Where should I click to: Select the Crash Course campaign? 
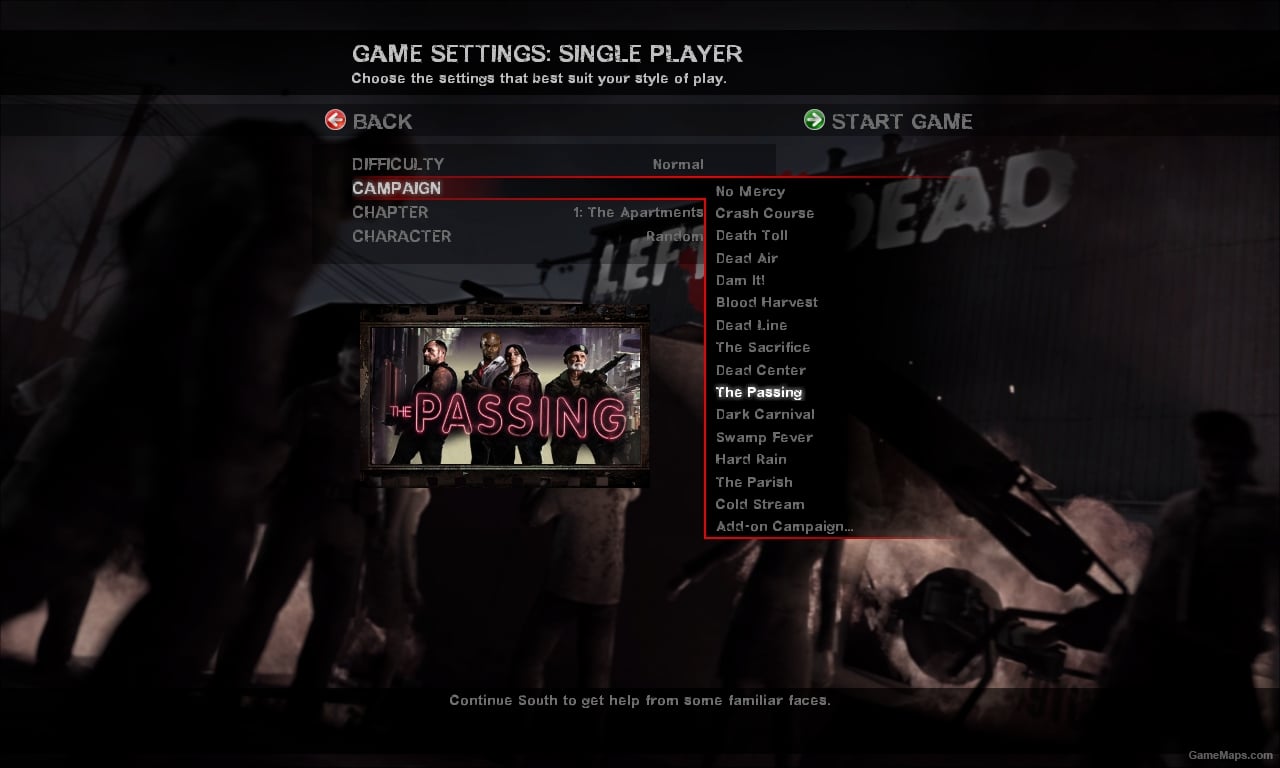(764, 213)
